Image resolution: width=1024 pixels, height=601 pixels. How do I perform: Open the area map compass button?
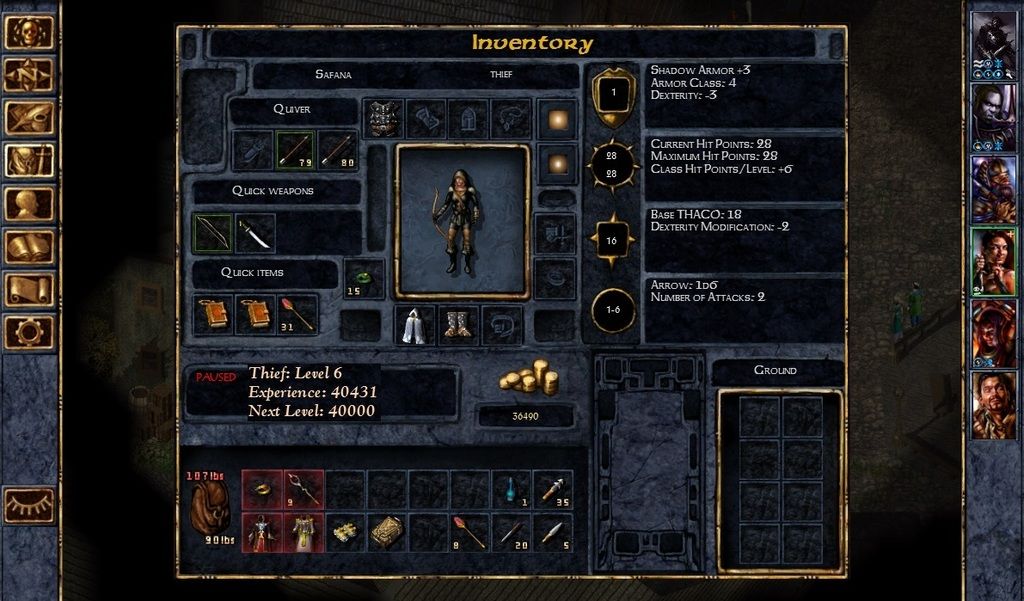pyautogui.click(x=29, y=74)
